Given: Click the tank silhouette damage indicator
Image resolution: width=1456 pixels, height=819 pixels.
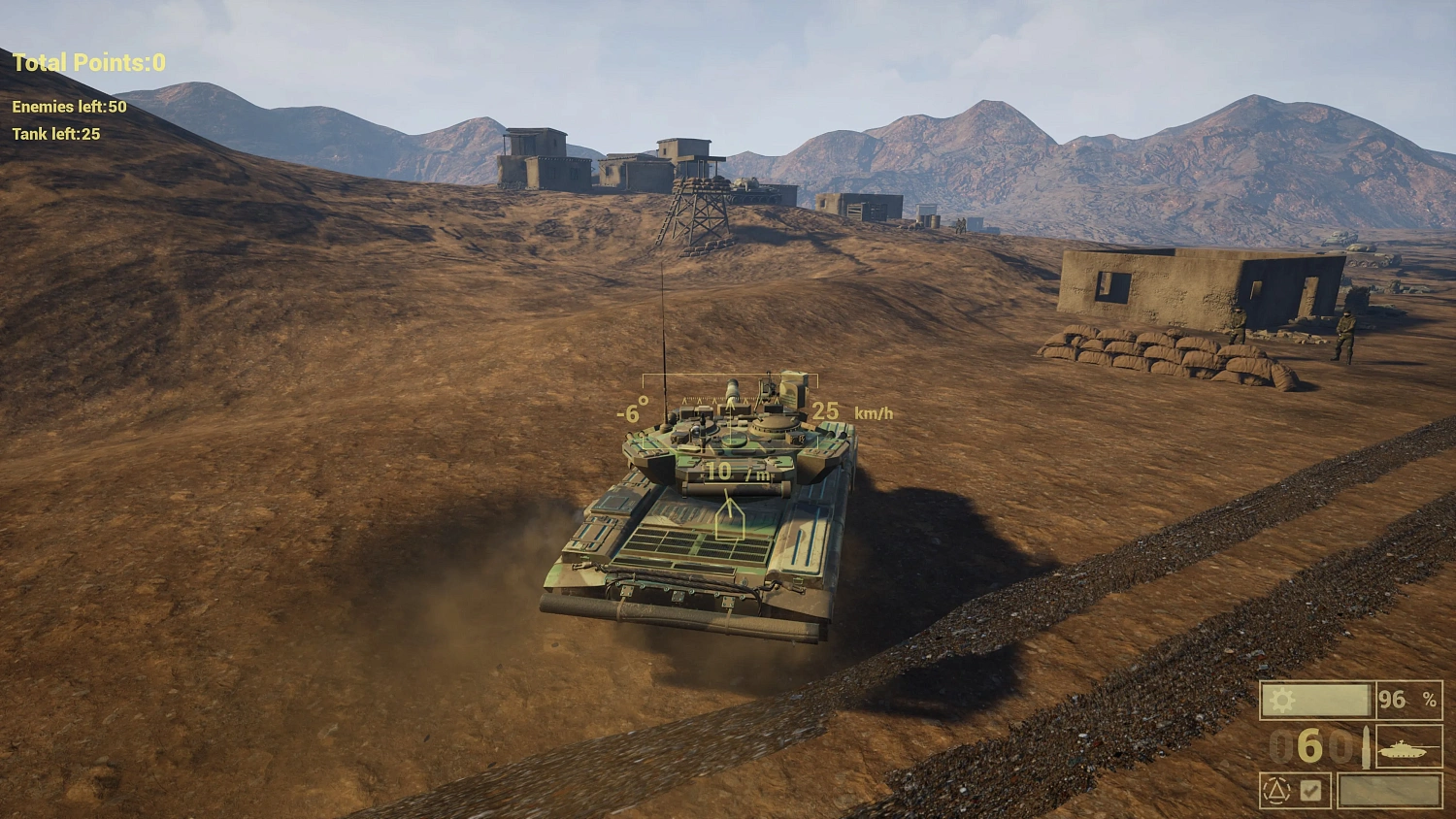Looking at the screenshot, I should point(1406,749).
